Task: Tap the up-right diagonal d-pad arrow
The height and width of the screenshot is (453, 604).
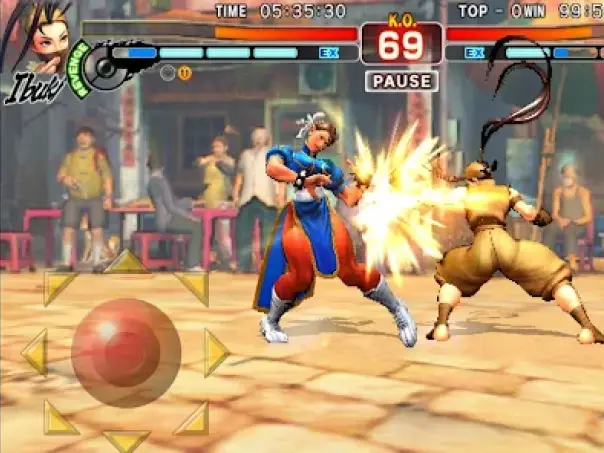Action: point(192,286)
